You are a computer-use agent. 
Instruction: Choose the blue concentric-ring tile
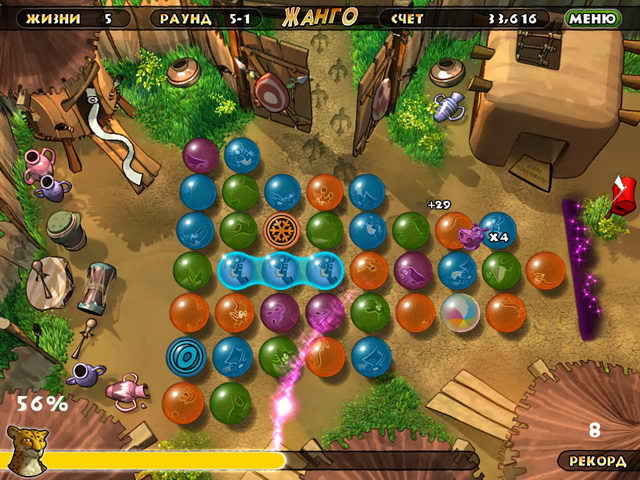[x=186, y=355]
